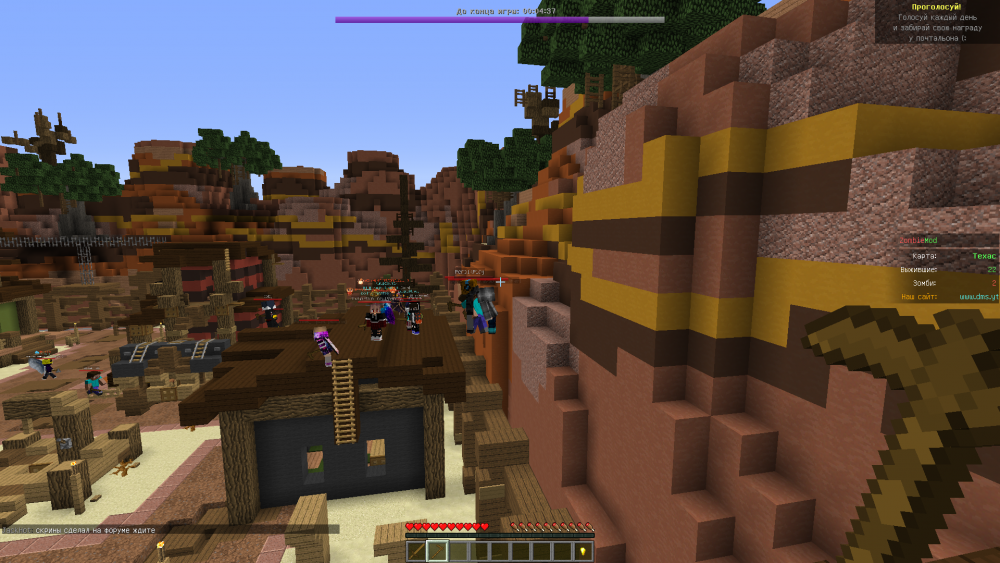Image resolution: width=1000 pixels, height=563 pixels.
Task: Select the wooden sword hotbar slot
Action: point(415,551)
